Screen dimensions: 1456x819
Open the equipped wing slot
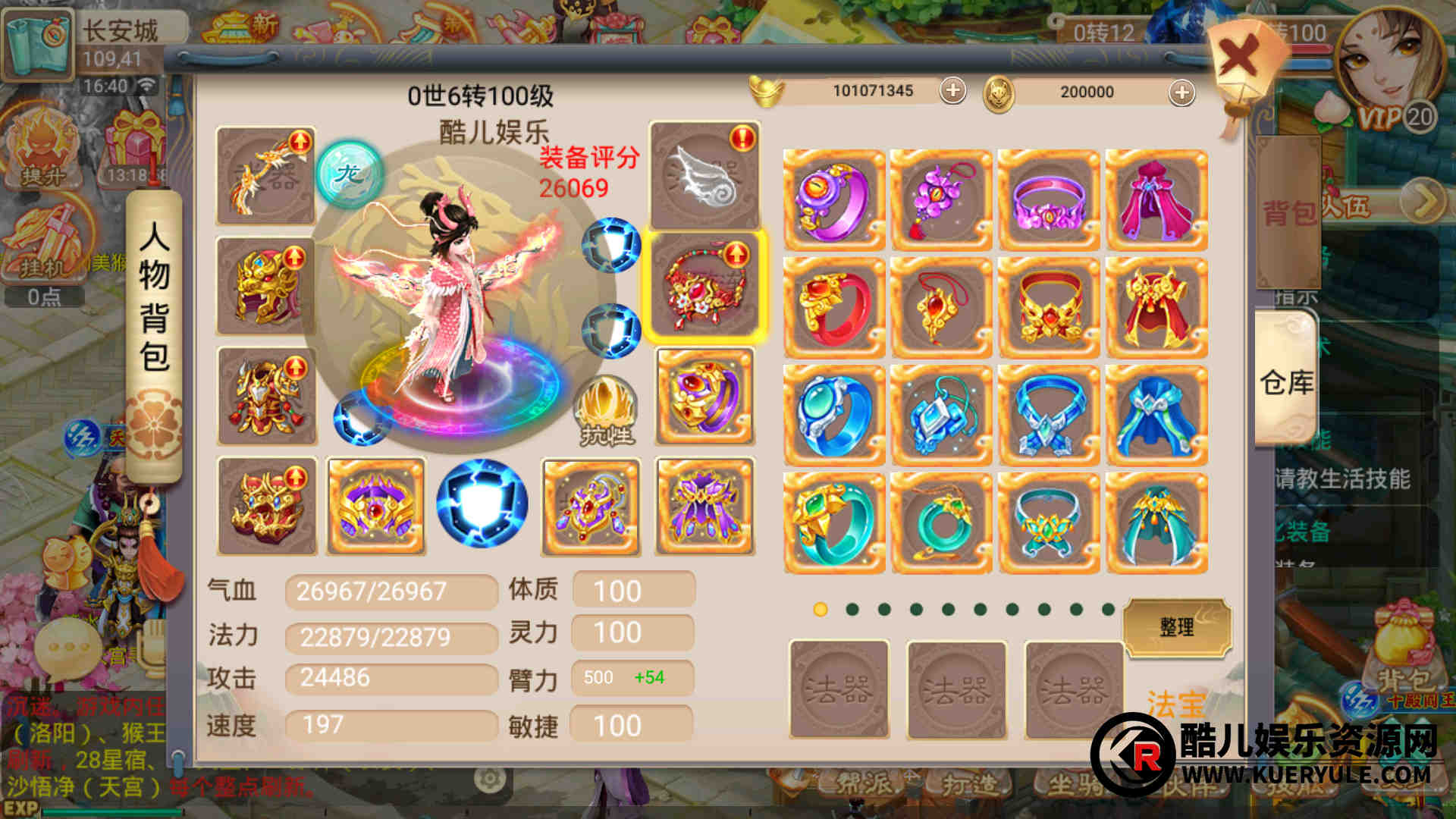pos(704,176)
